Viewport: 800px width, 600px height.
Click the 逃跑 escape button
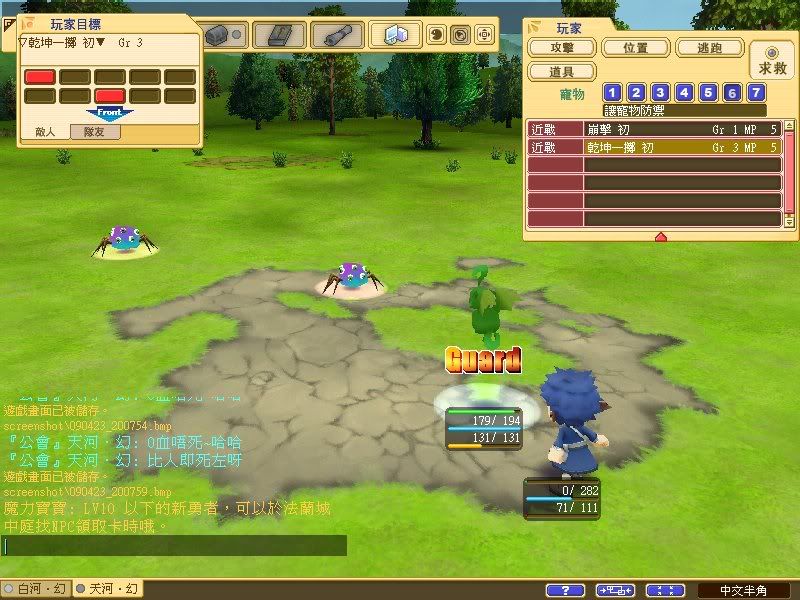(707, 48)
